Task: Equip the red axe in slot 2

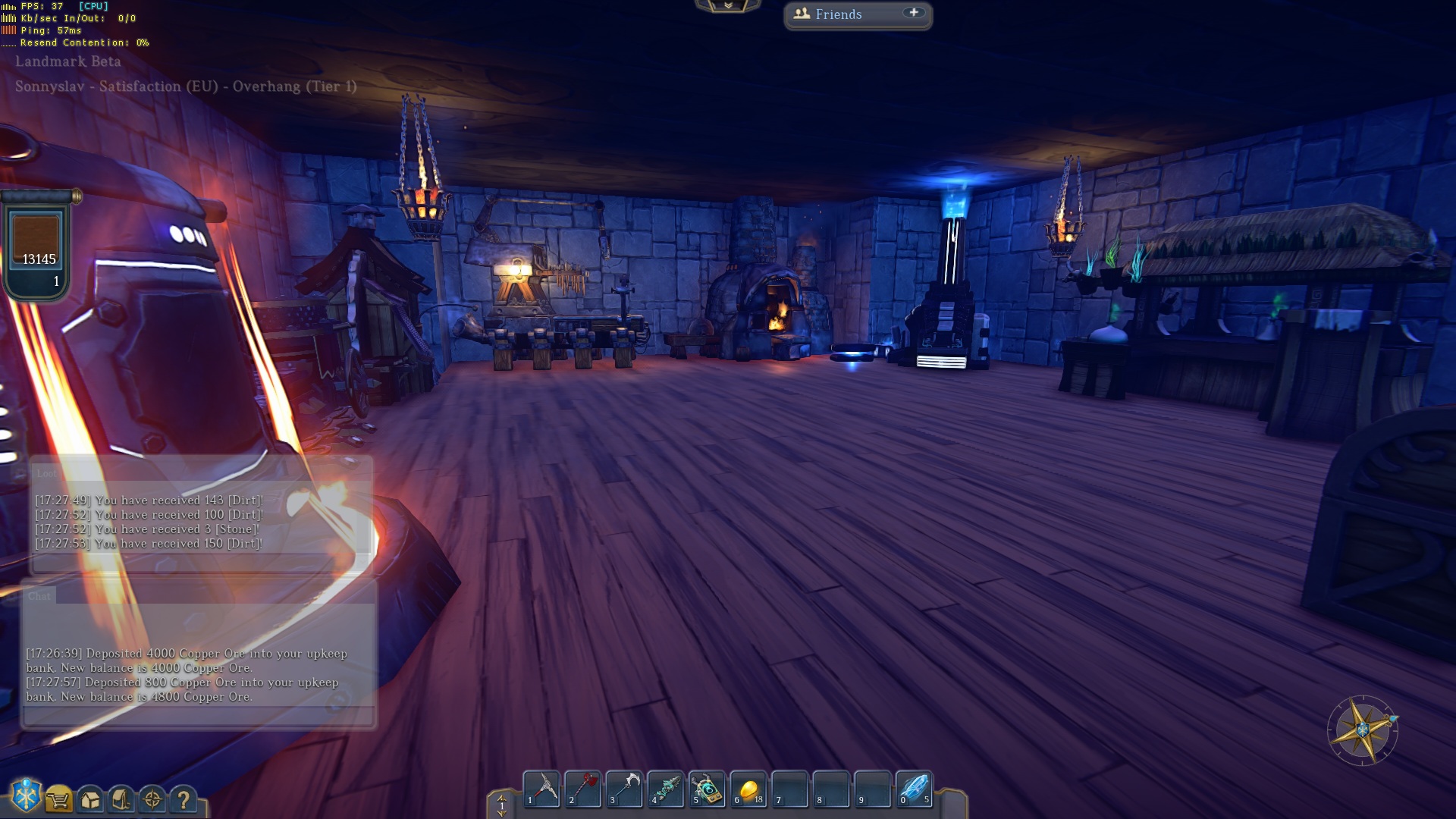Action: coord(583,789)
